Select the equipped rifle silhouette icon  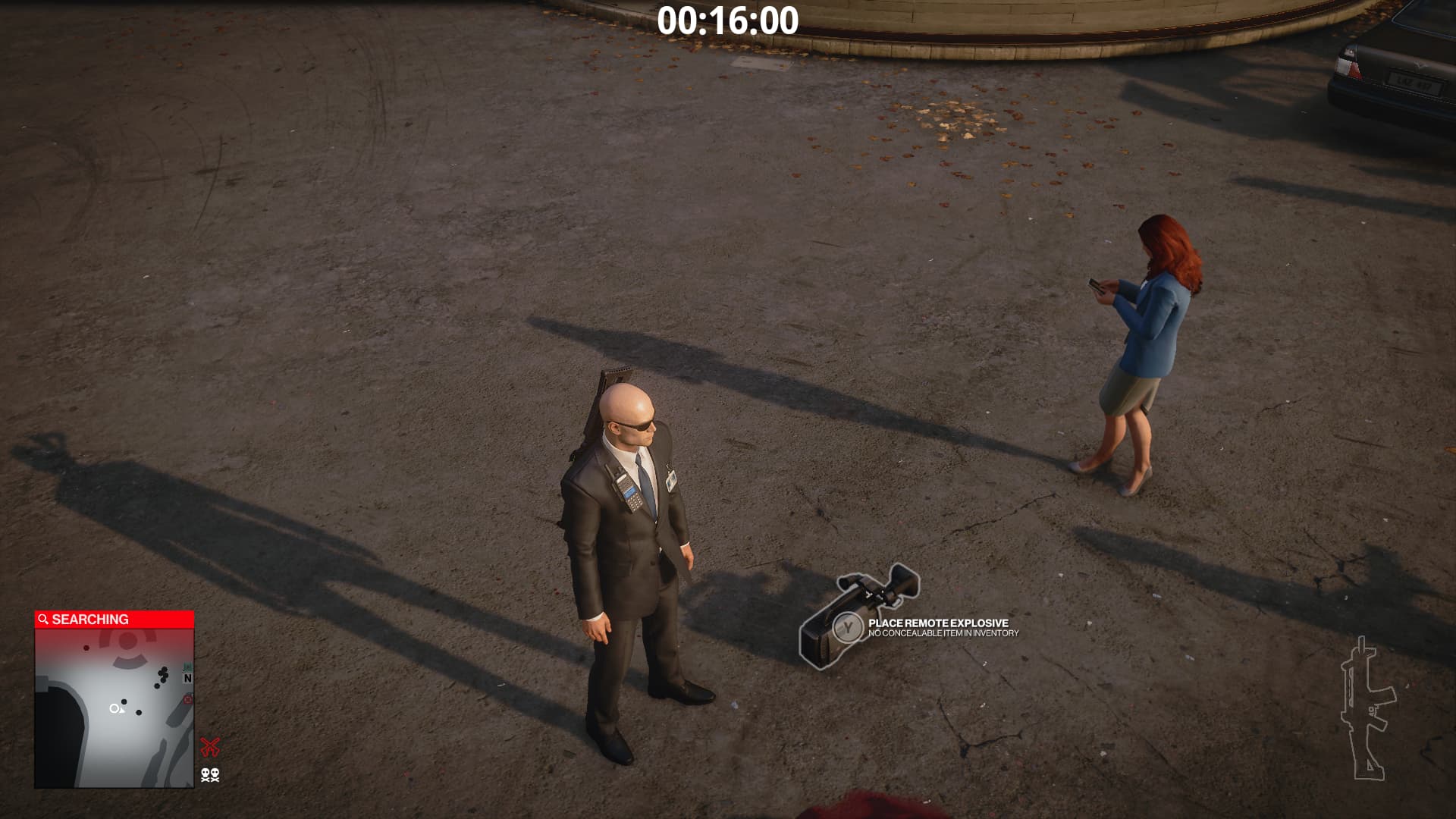(1367, 711)
